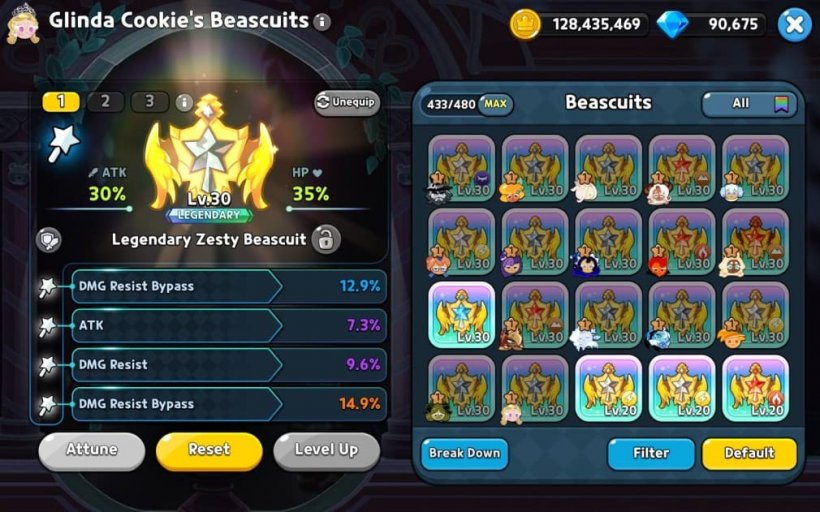The height and width of the screenshot is (512, 820).
Task: Open the beascuit Filter
Action: click(x=650, y=453)
